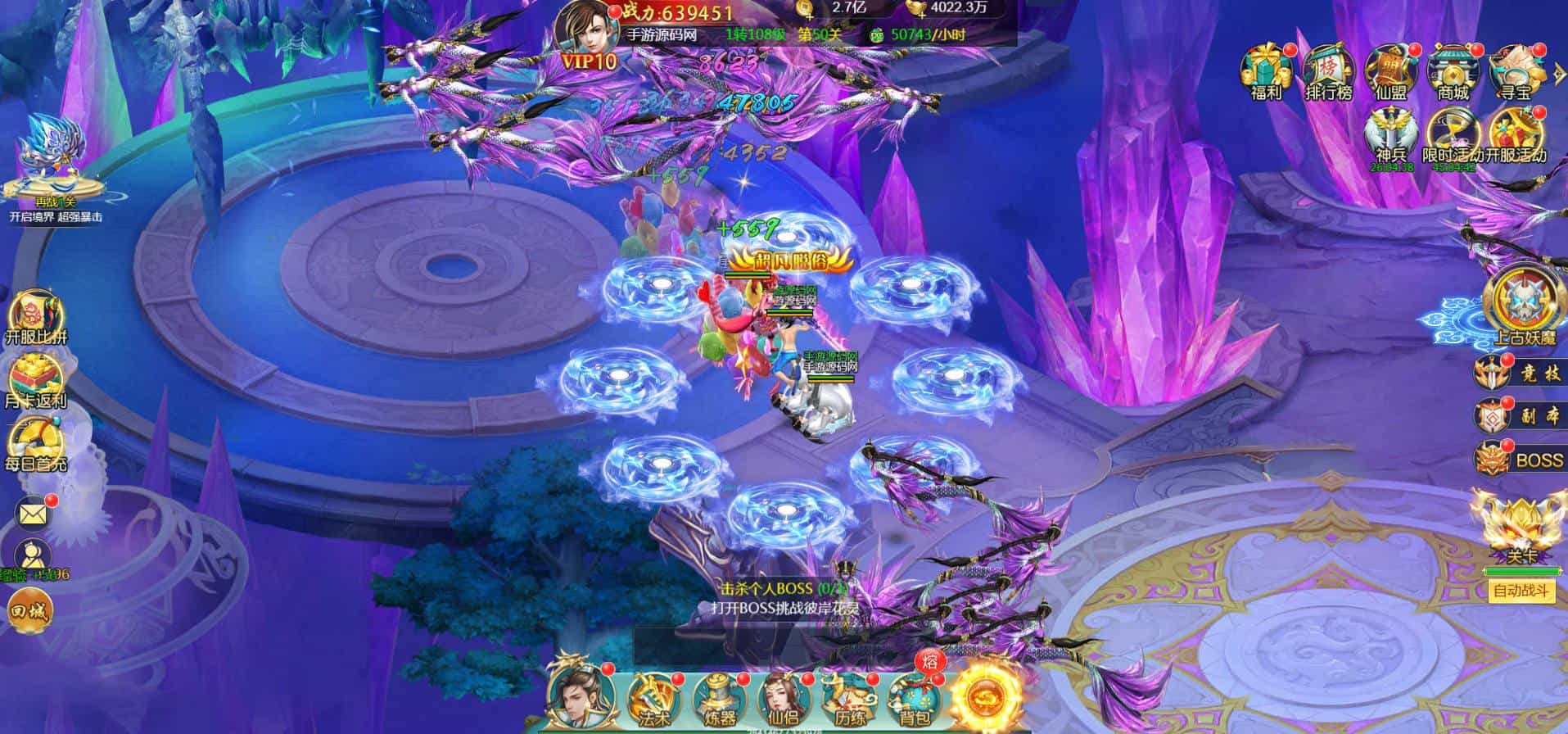Open the mail envelope icon
This screenshot has width=1568, height=734.
pos(34,514)
